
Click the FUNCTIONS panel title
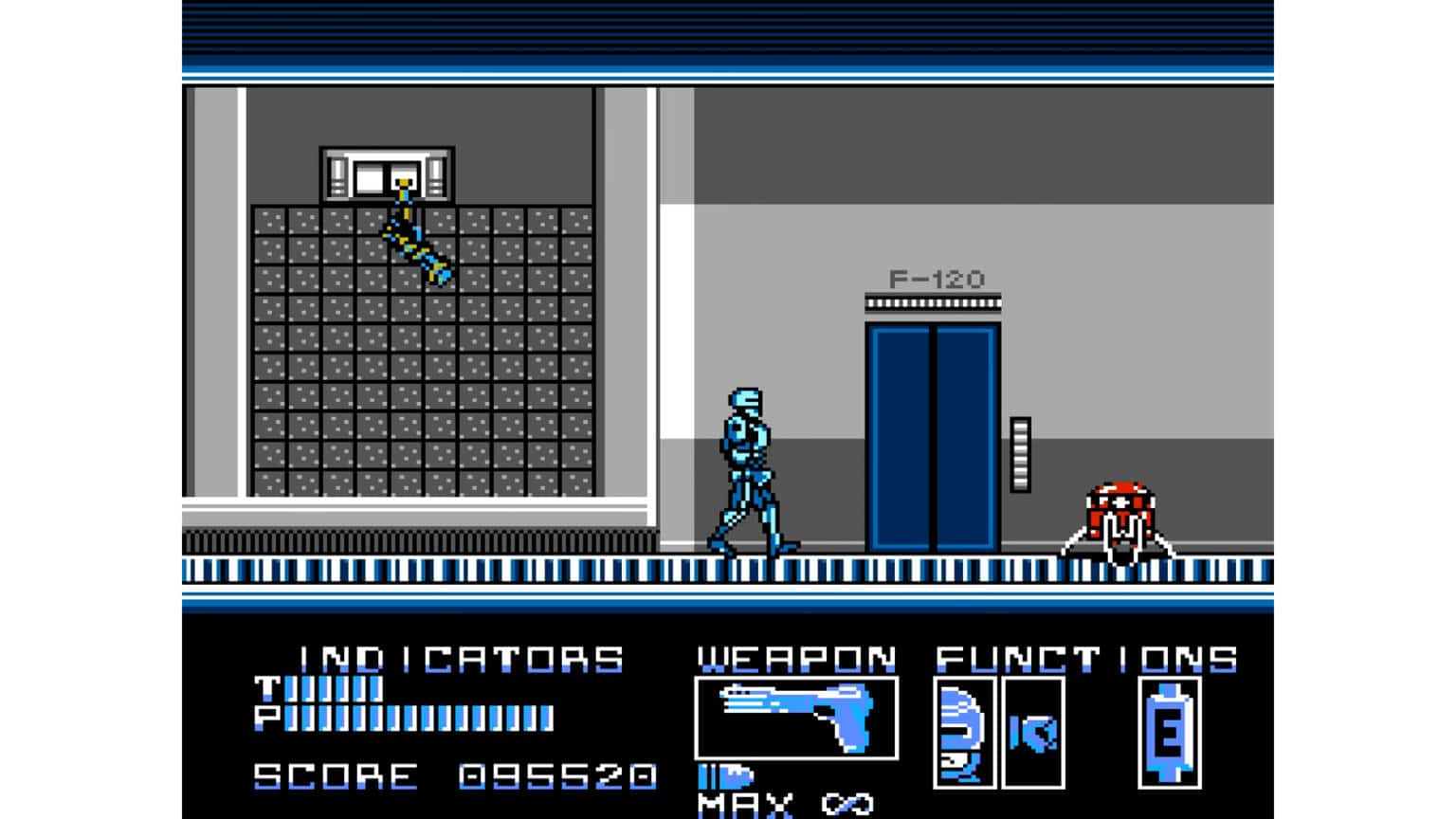[x=1085, y=657]
